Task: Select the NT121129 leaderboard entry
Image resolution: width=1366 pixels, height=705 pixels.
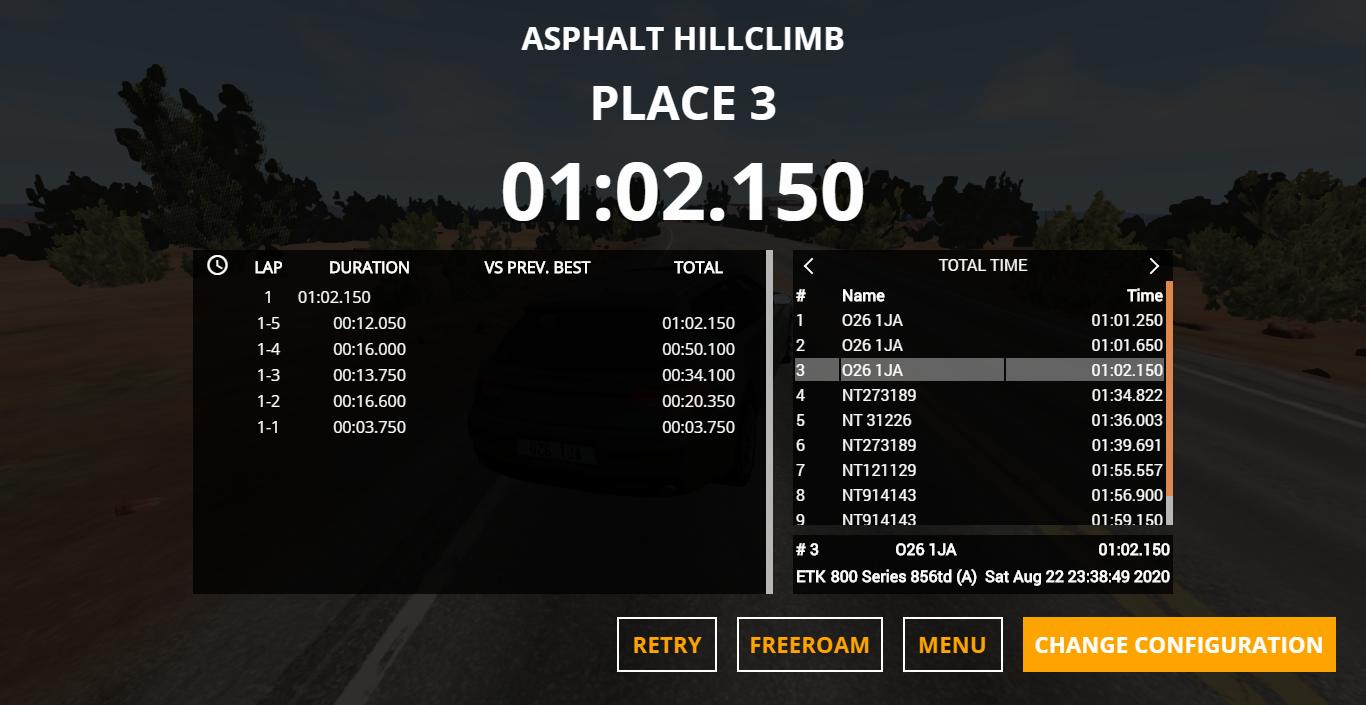Action: [x=980, y=470]
